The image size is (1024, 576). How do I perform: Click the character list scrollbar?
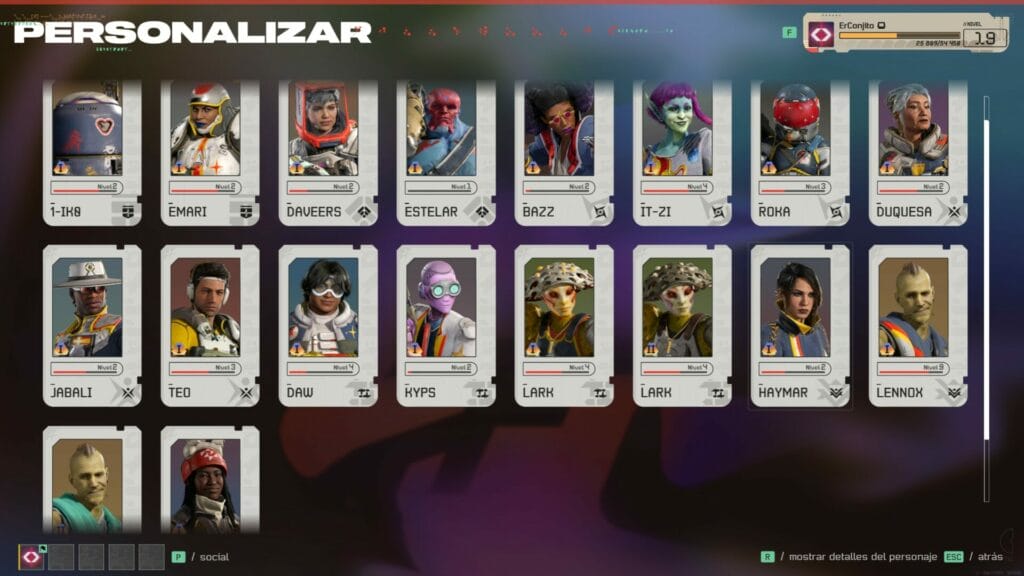coord(986,270)
